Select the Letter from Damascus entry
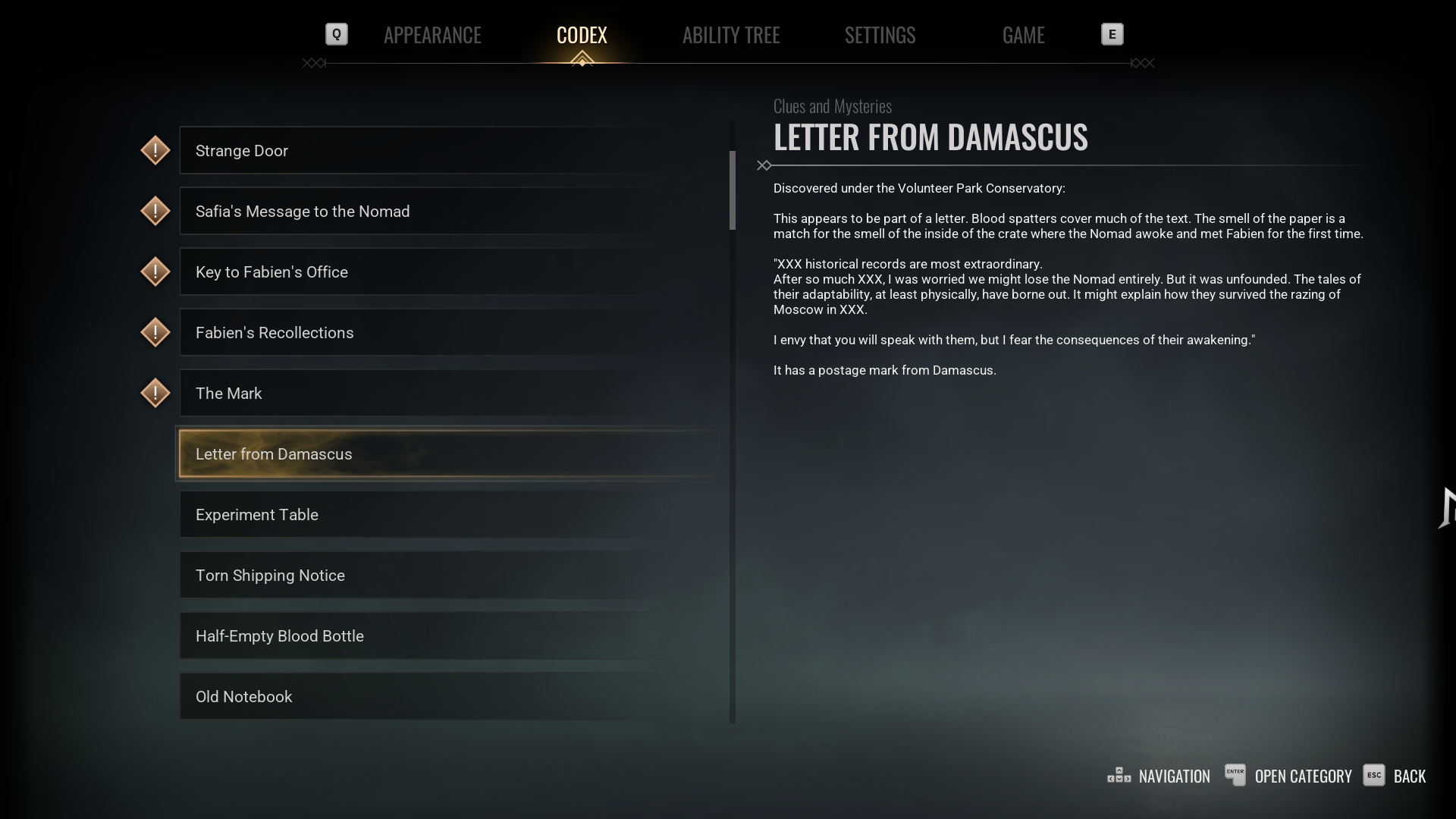This screenshot has height=819, width=1456. click(447, 454)
